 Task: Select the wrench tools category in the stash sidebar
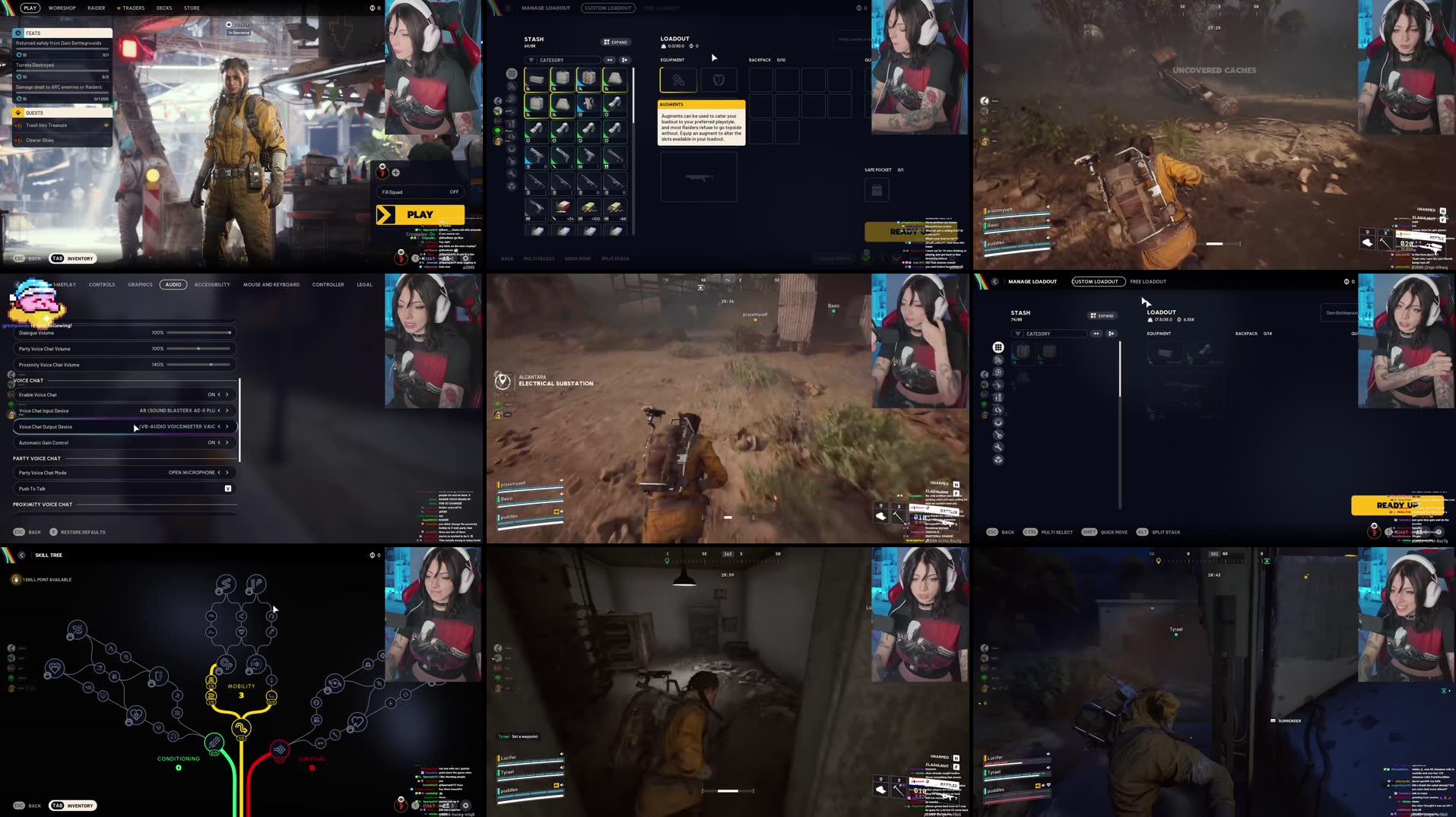pos(998,447)
